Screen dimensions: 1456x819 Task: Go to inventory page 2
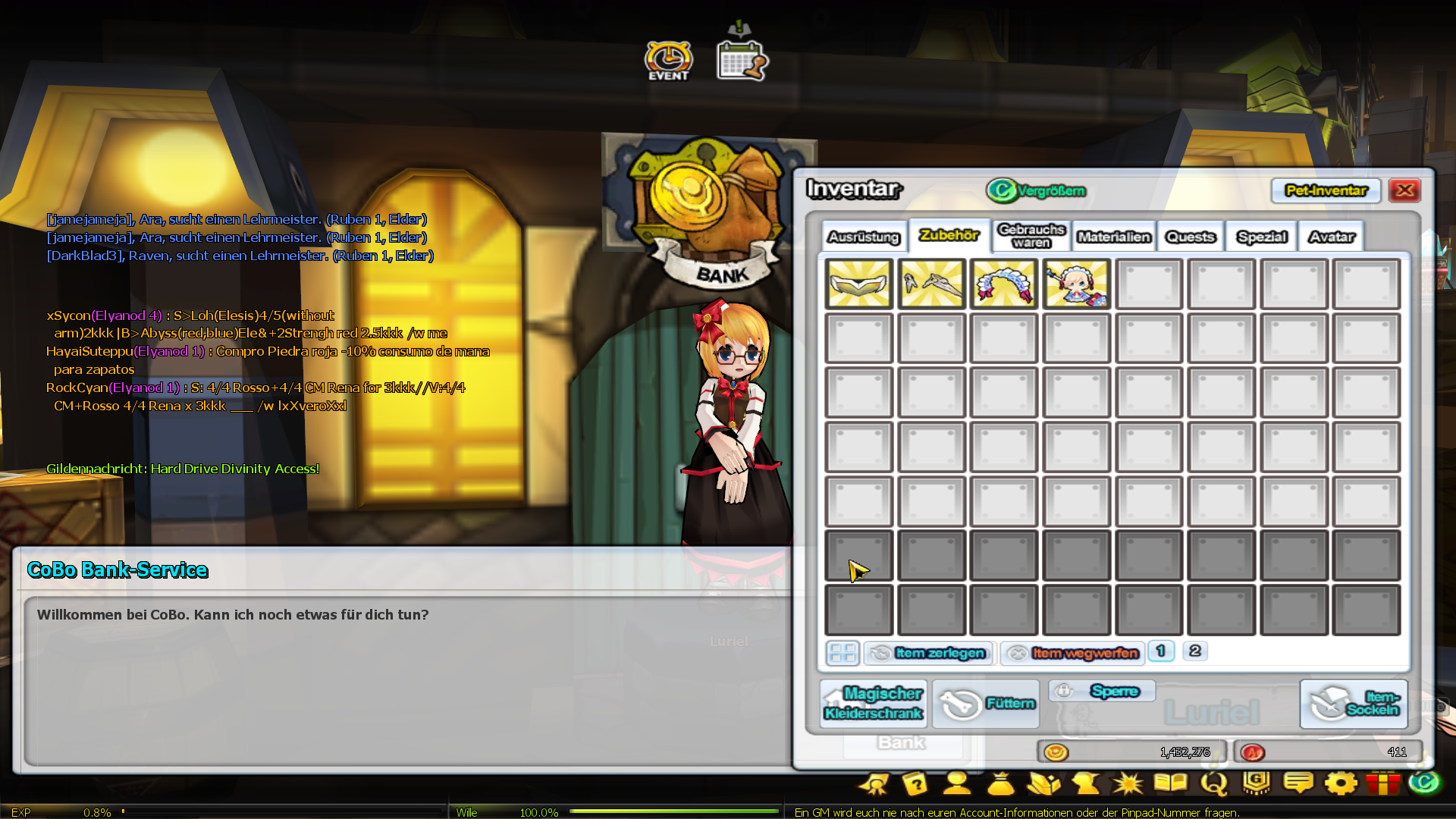coord(1195,651)
